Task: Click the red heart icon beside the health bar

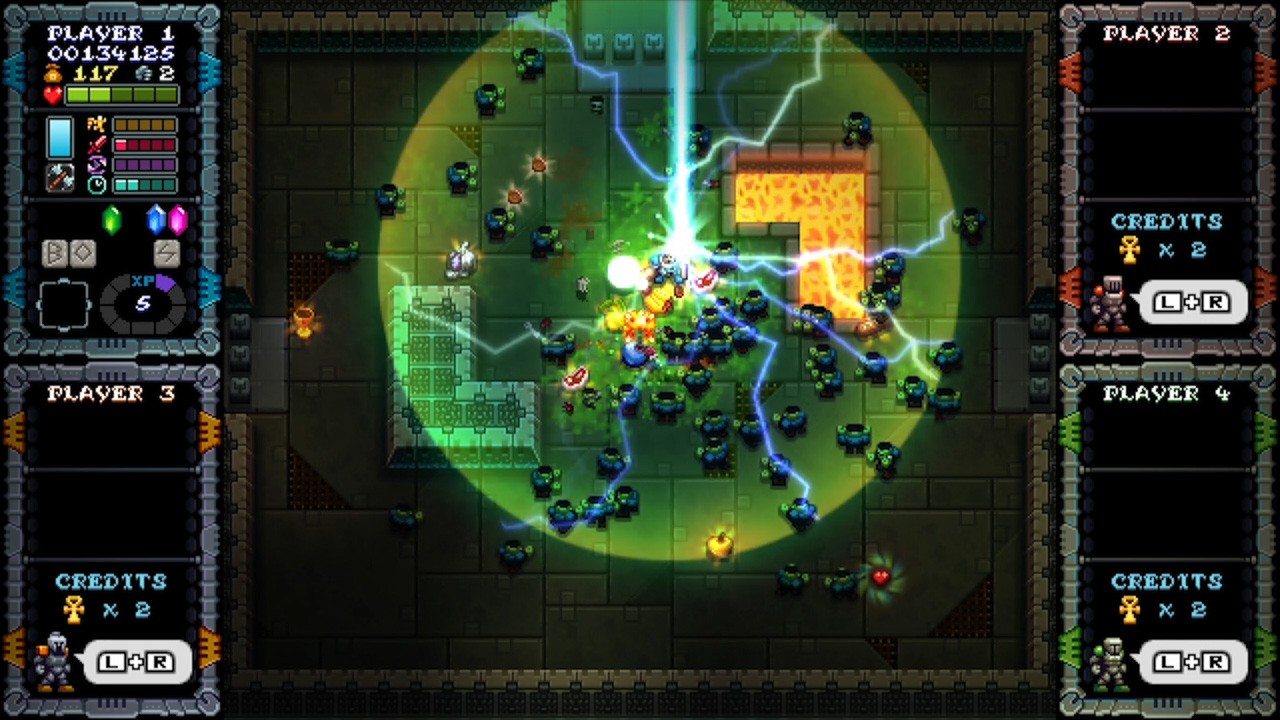Action: point(51,94)
